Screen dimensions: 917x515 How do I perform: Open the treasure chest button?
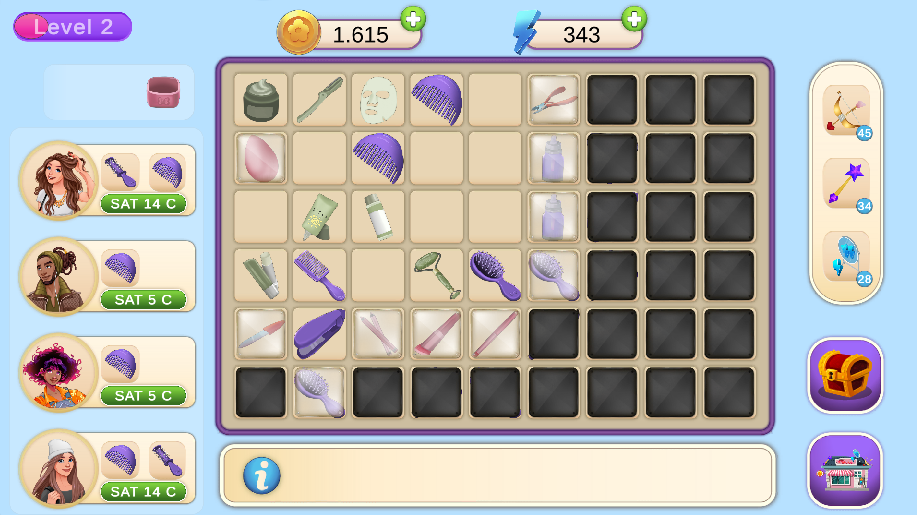click(x=845, y=375)
